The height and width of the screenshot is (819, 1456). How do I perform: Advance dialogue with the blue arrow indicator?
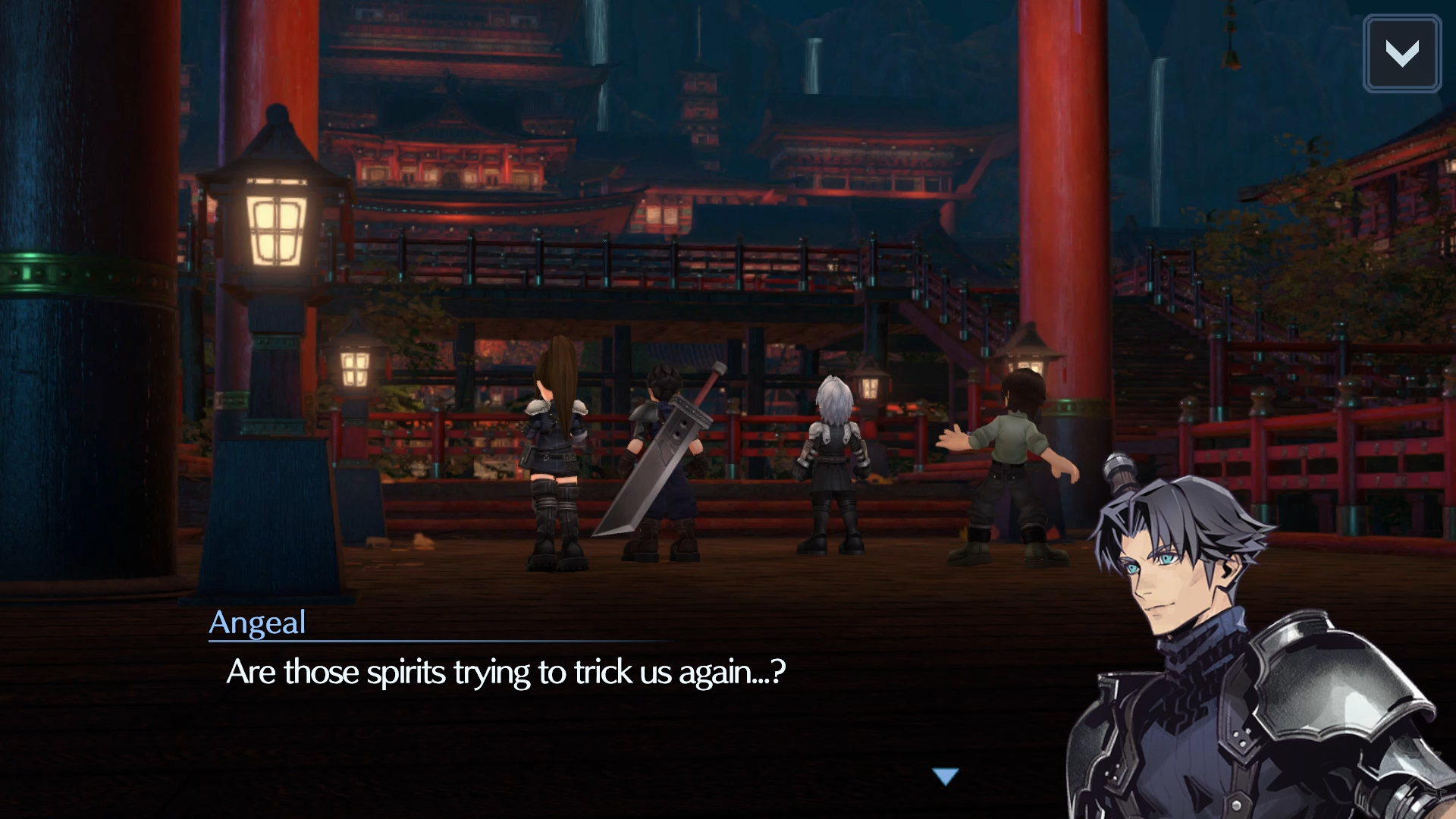click(946, 776)
